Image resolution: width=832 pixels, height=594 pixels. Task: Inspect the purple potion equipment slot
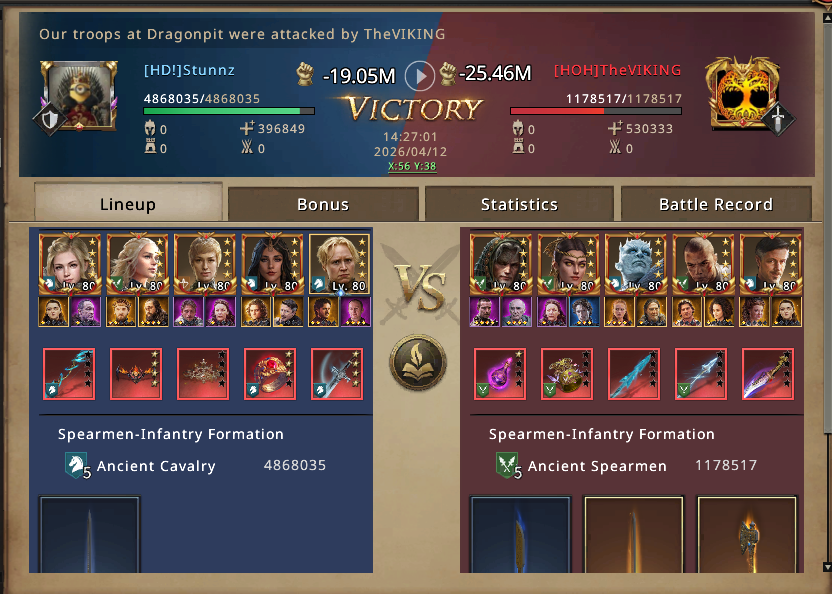[500, 374]
